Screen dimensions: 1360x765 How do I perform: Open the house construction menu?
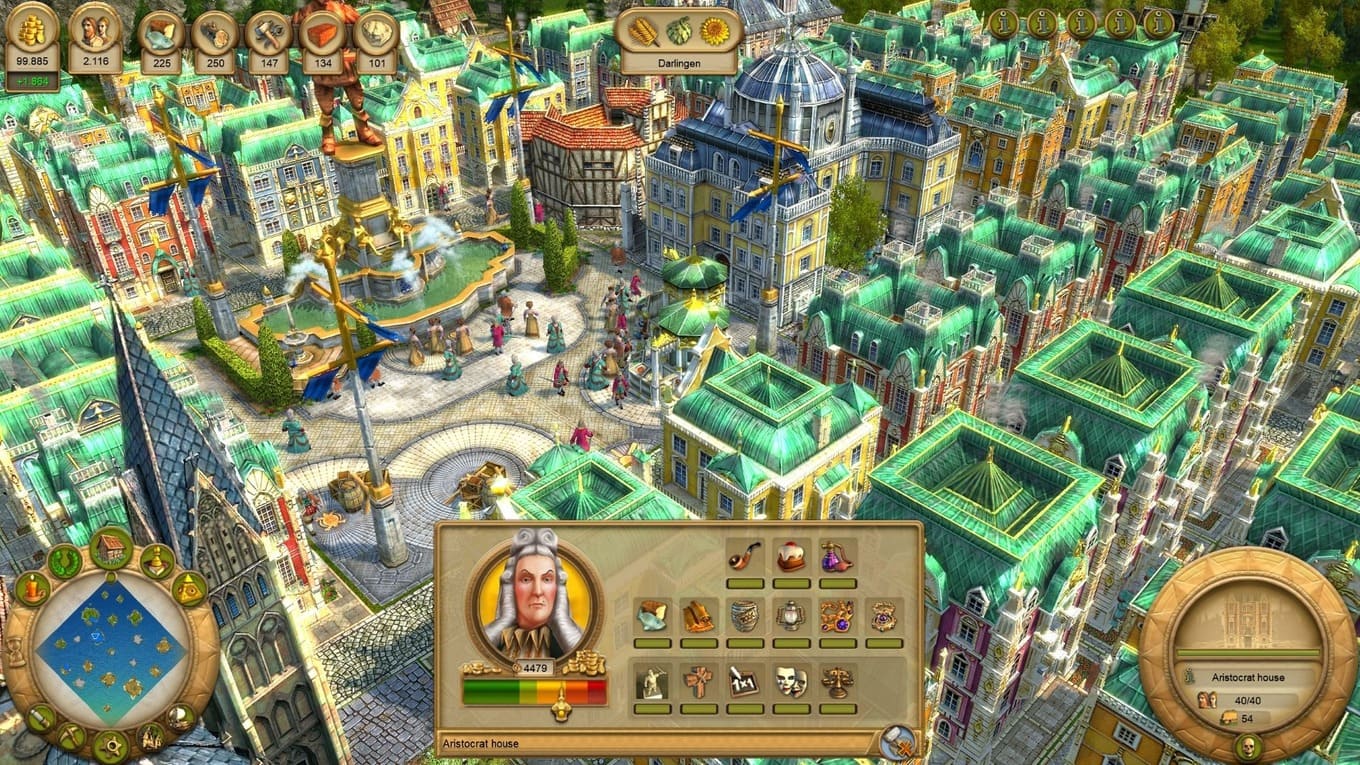click(111, 547)
